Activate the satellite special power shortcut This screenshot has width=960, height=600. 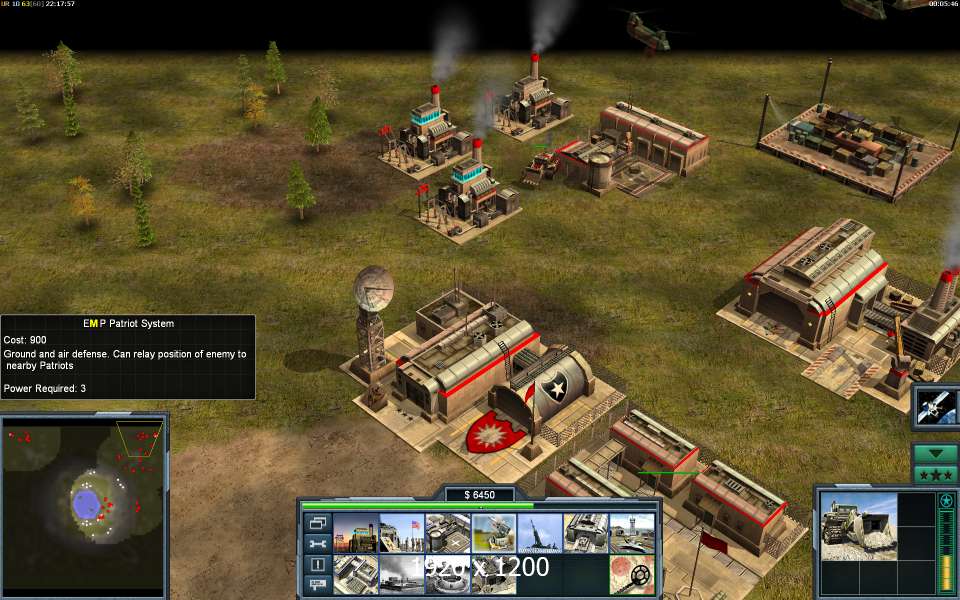coord(937,406)
